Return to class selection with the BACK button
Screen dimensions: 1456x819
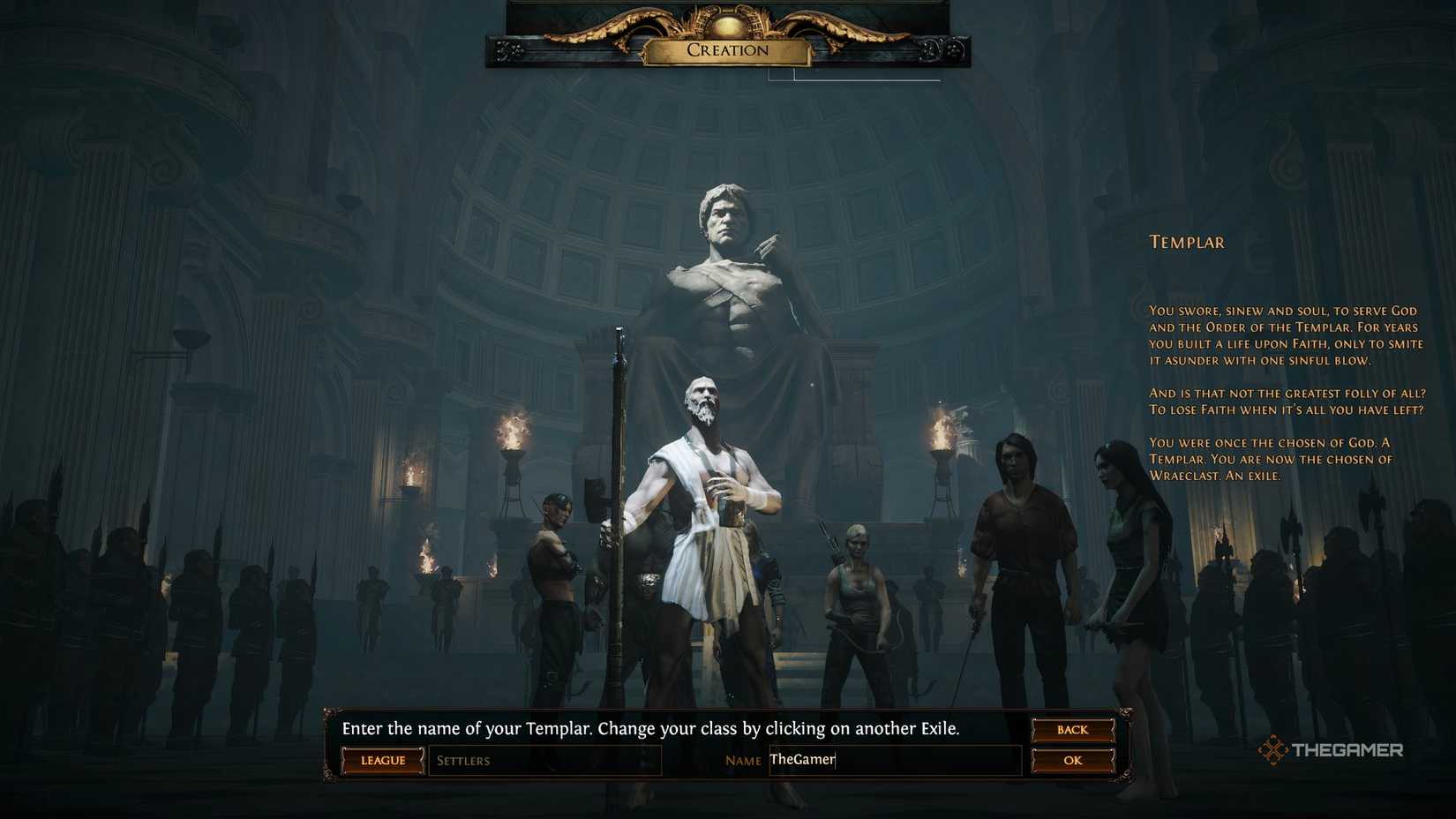pyautogui.click(x=1071, y=729)
